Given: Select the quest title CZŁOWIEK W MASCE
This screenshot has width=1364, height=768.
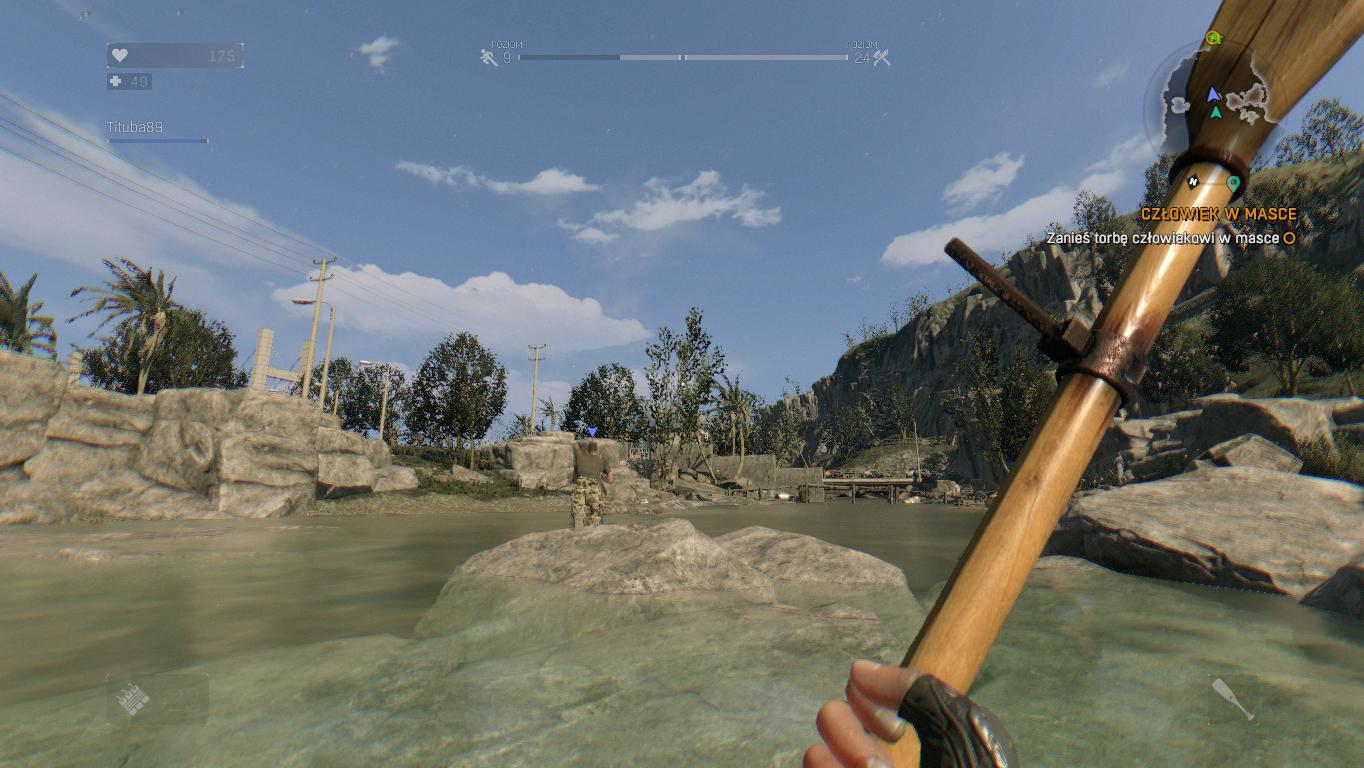Looking at the screenshot, I should [x=1220, y=214].
